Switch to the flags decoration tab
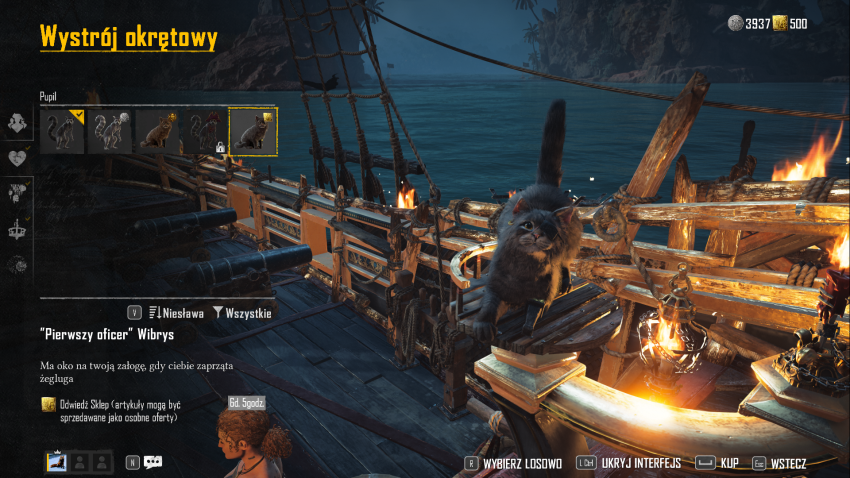The image size is (850, 478). click(17, 193)
